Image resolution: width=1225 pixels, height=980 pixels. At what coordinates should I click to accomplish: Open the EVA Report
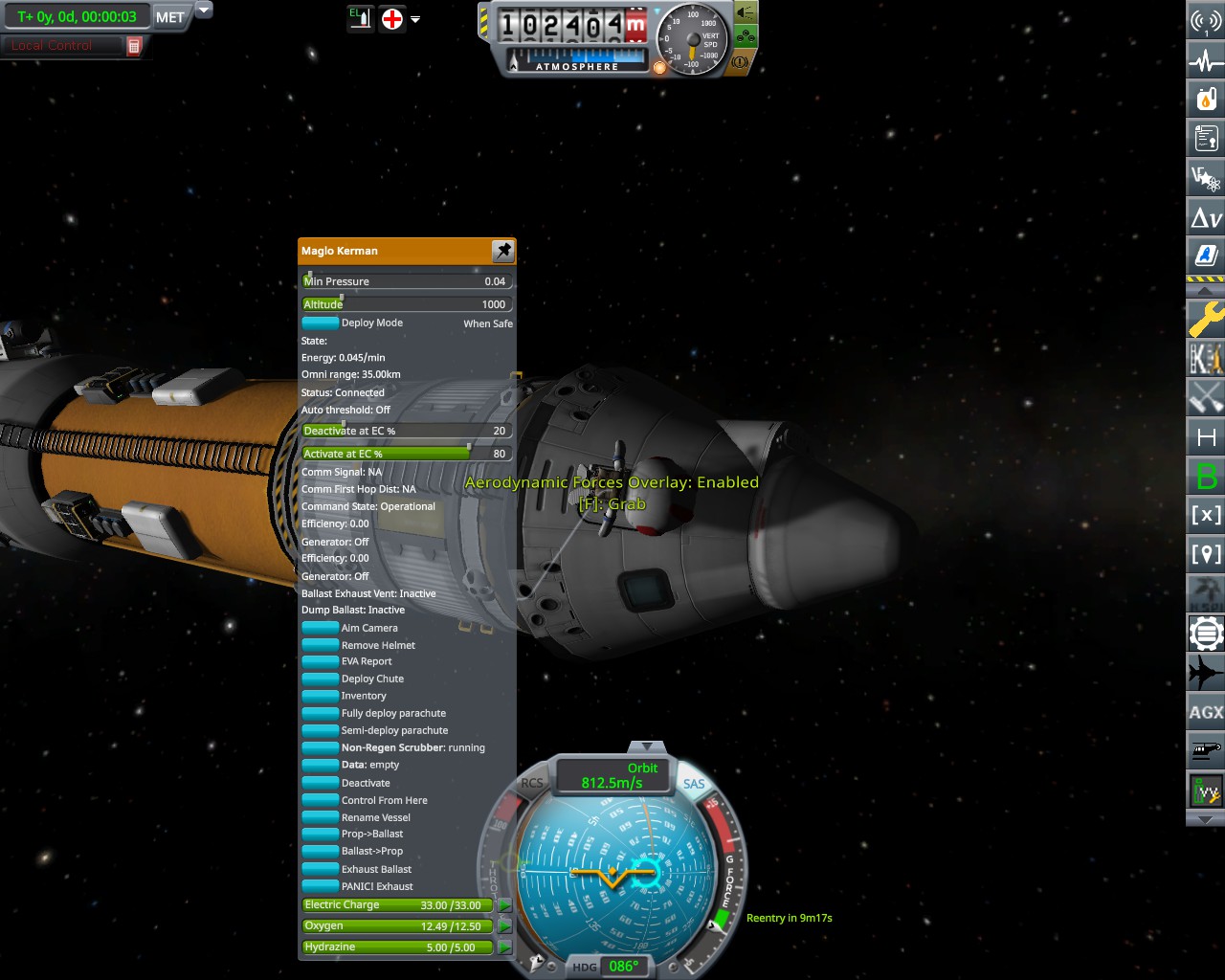pos(321,661)
